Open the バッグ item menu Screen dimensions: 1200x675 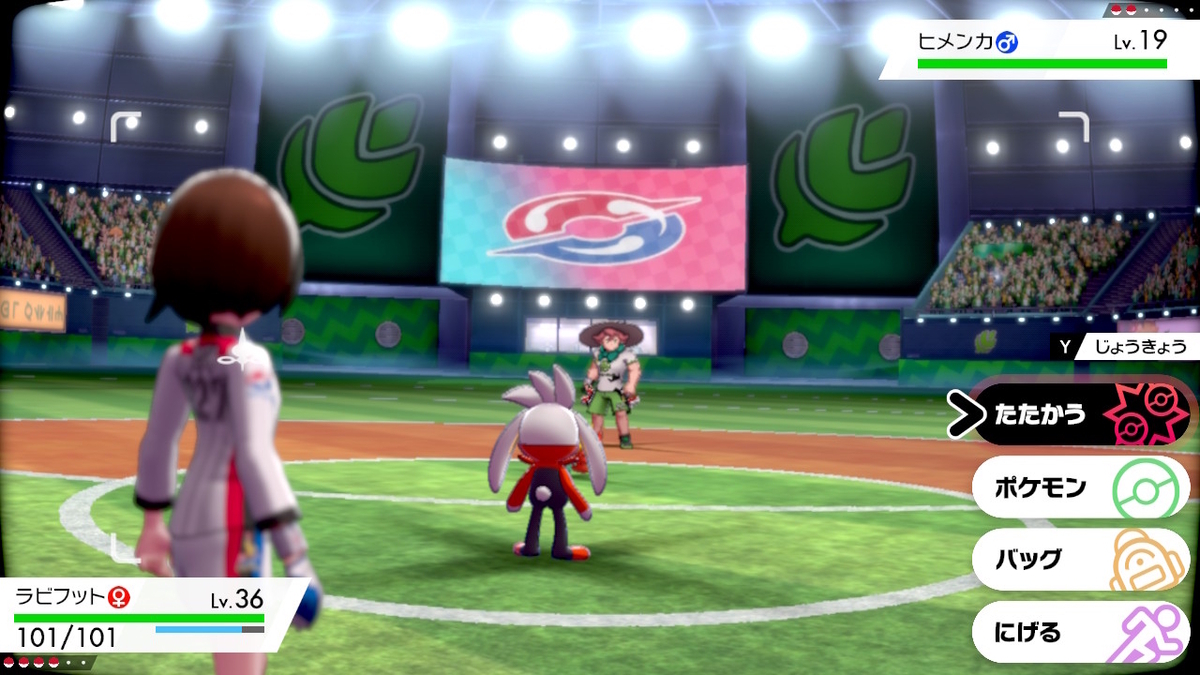point(1080,560)
